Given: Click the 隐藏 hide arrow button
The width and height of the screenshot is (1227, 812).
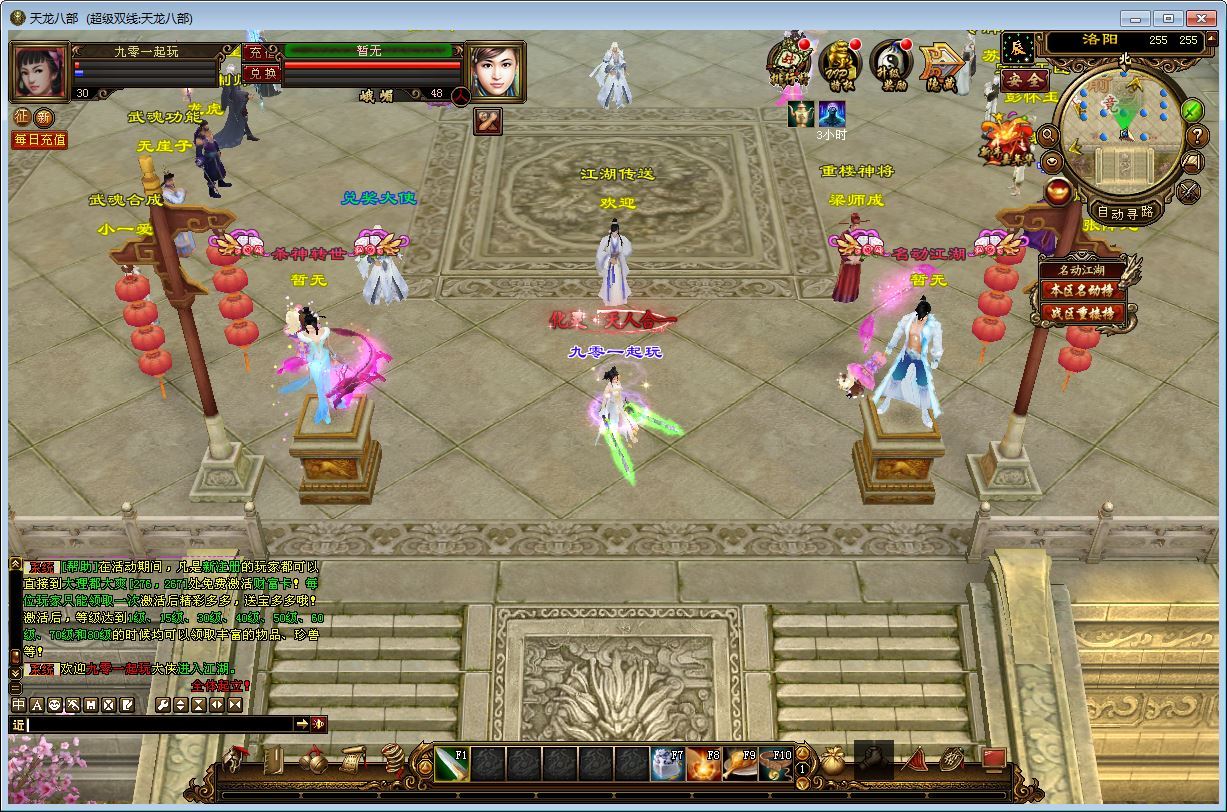Looking at the screenshot, I should [941, 64].
